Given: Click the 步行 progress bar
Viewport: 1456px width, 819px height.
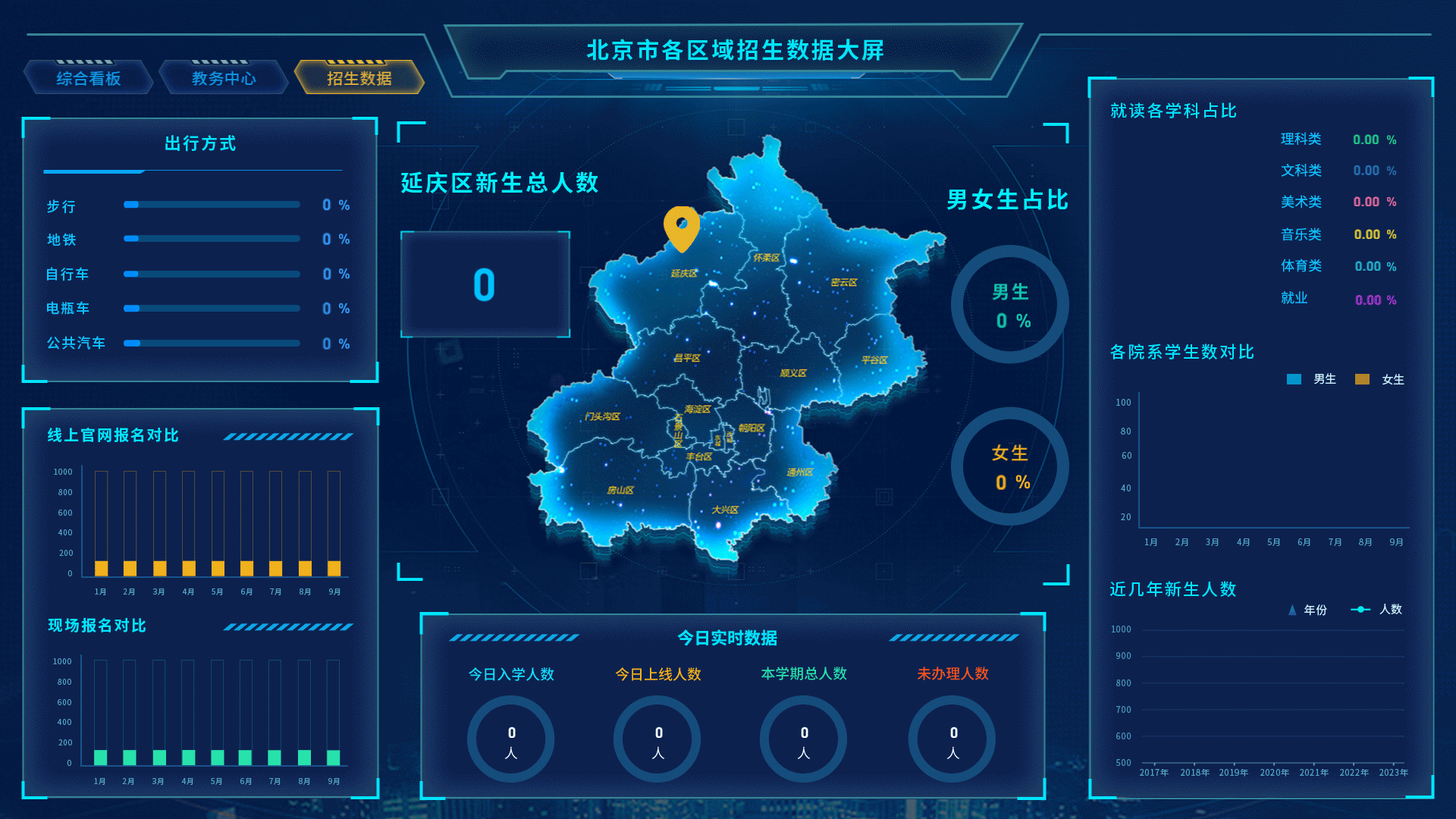Looking at the screenshot, I should coord(211,204).
